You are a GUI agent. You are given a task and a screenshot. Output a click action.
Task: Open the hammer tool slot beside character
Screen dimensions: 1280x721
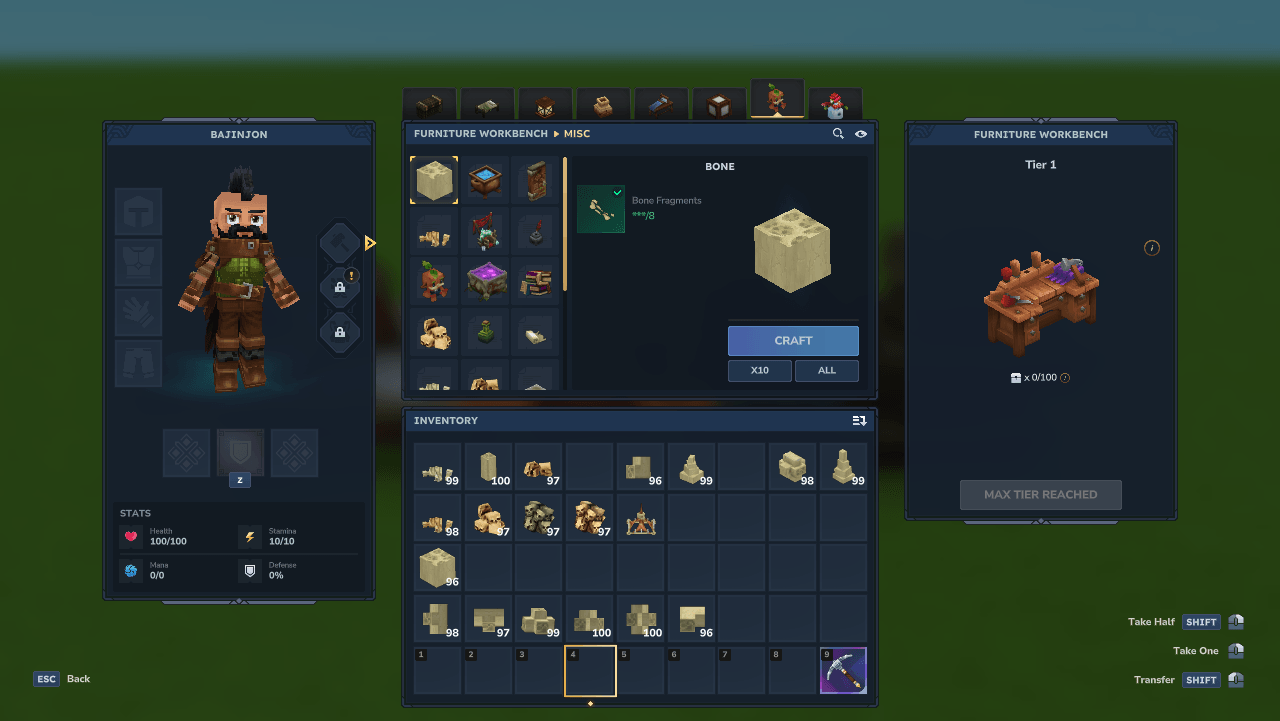pos(340,243)
